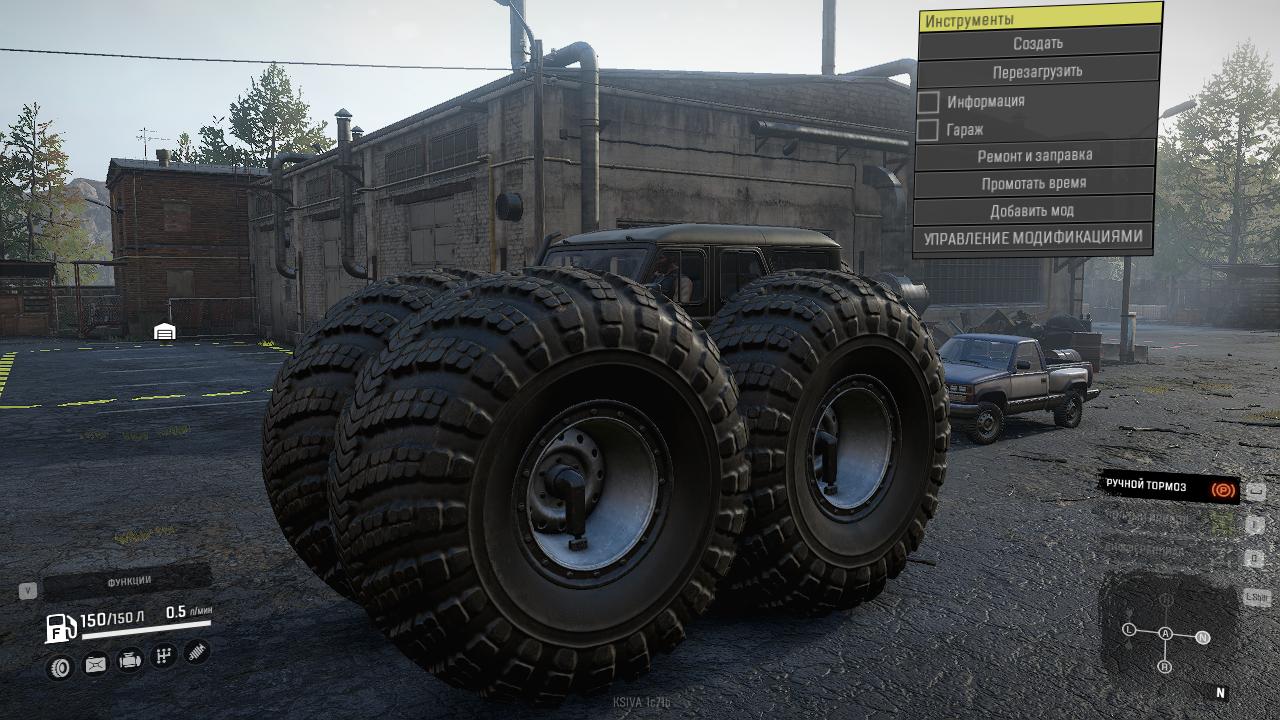1280x720 pixels.
Task: Select the suspension spring icon
Action: [196, 652]
